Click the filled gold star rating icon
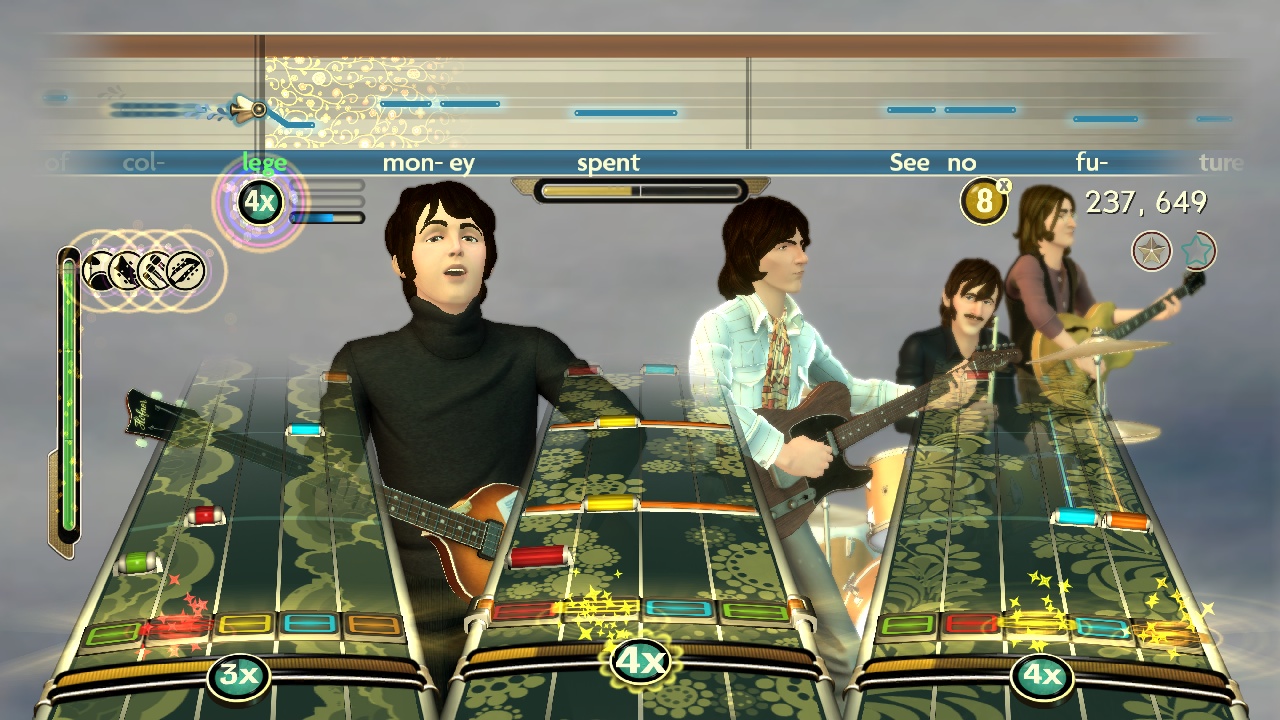This screenshot has height=720, width=1280. coord(1151,251)
